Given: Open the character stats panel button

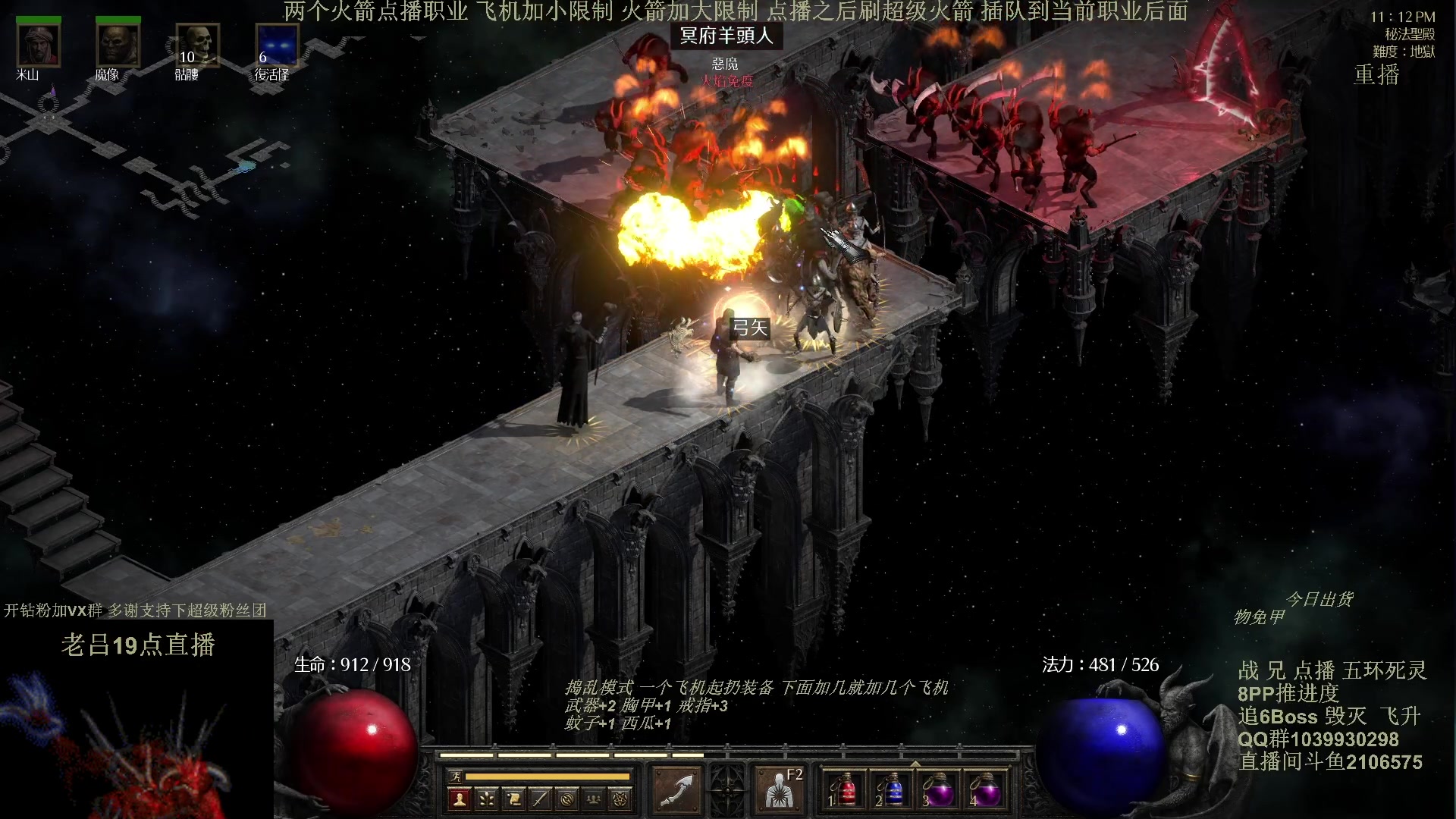Looking at the screenshot, I should pyautogui.click(x=460, y=799).
